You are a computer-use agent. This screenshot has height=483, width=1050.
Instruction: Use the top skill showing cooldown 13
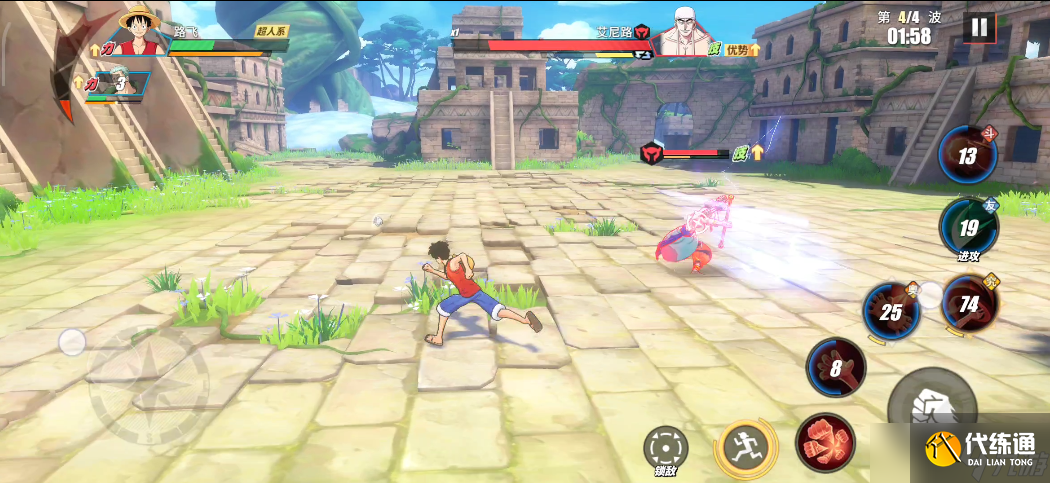(967, 156)
